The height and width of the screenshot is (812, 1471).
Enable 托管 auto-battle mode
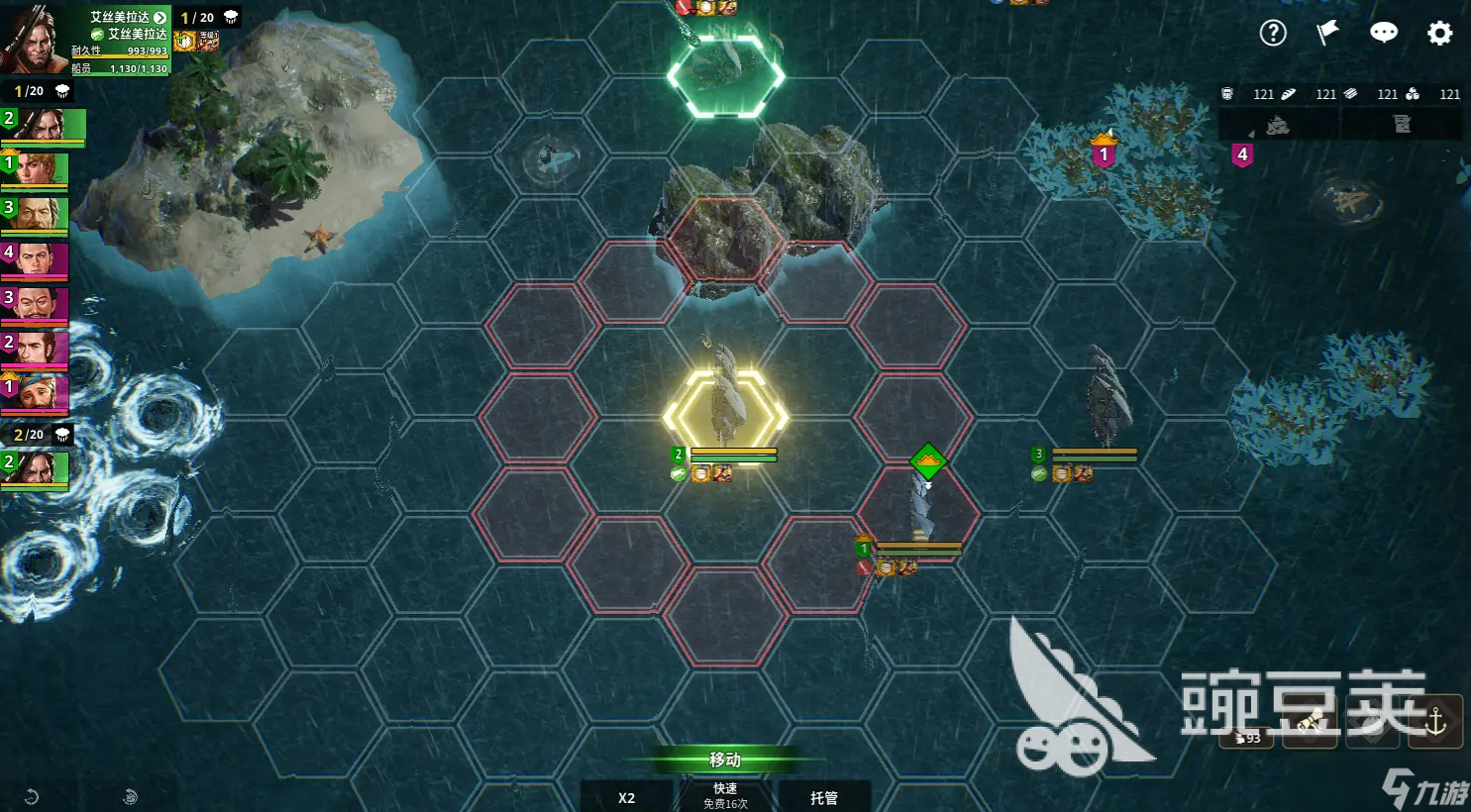tap(823, 797)
